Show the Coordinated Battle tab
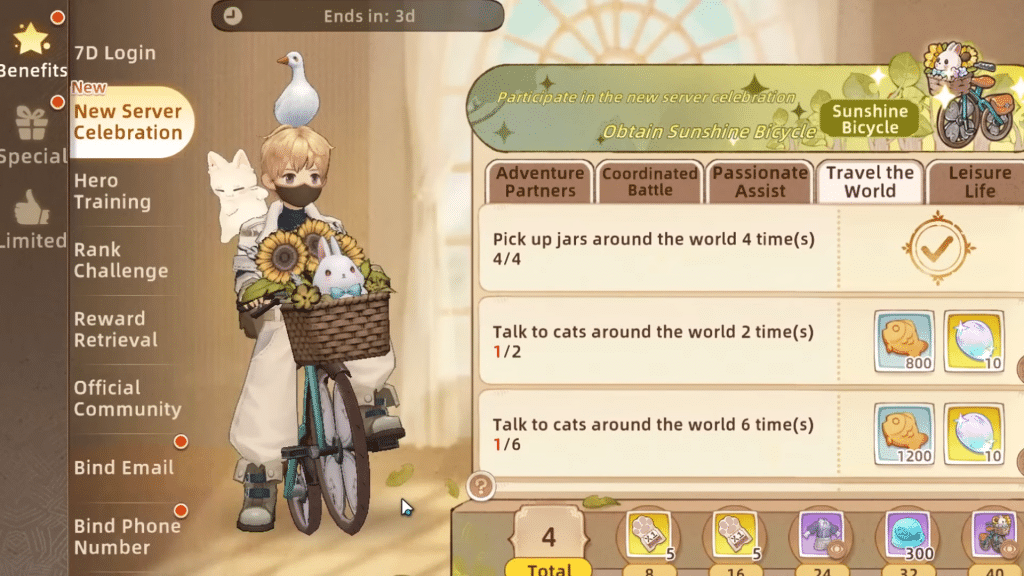The image size is (1024, 576). pyautogui.click(x=650, y=182)
